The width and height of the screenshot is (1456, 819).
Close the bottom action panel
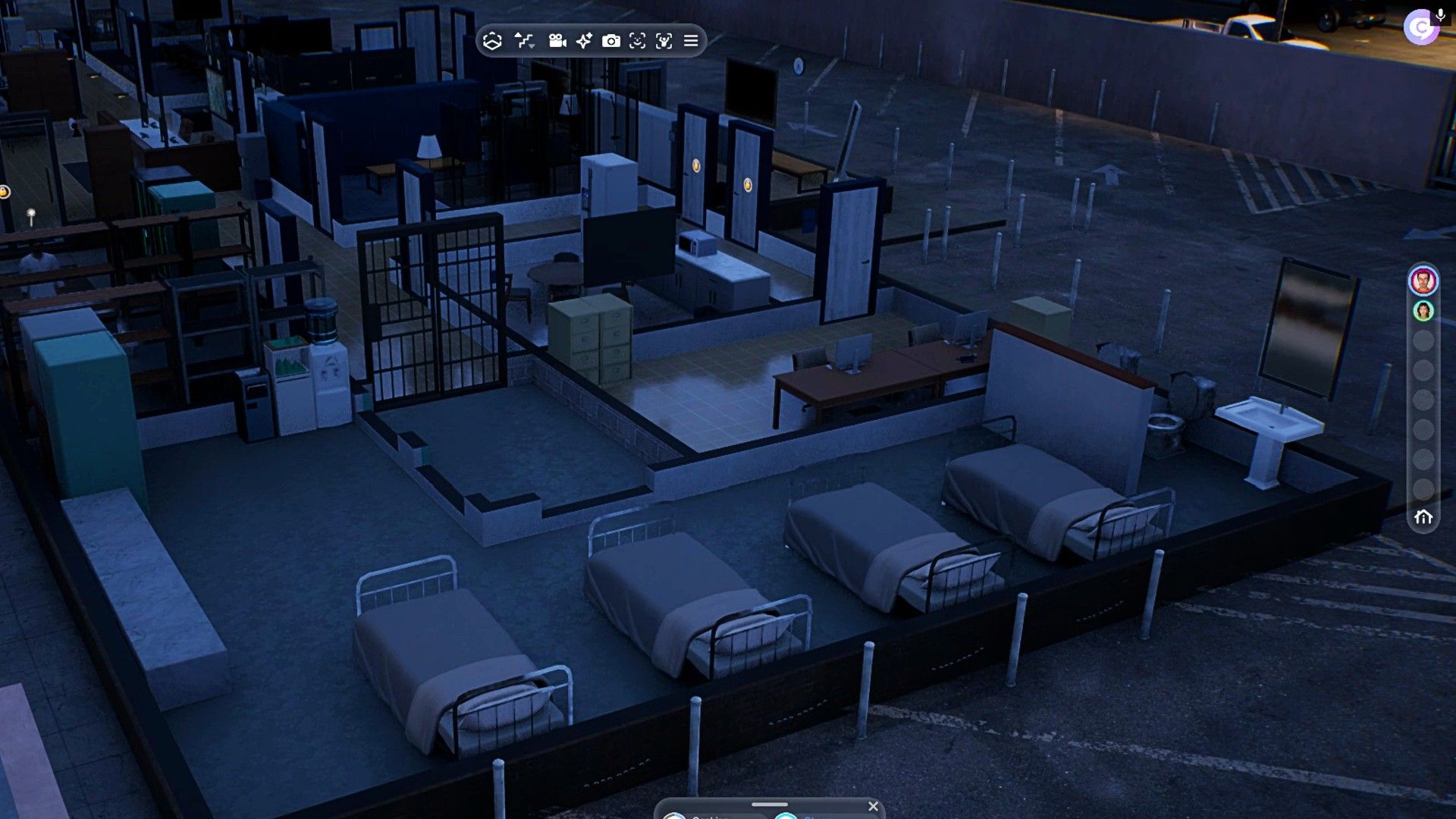(x=873, y=806)
